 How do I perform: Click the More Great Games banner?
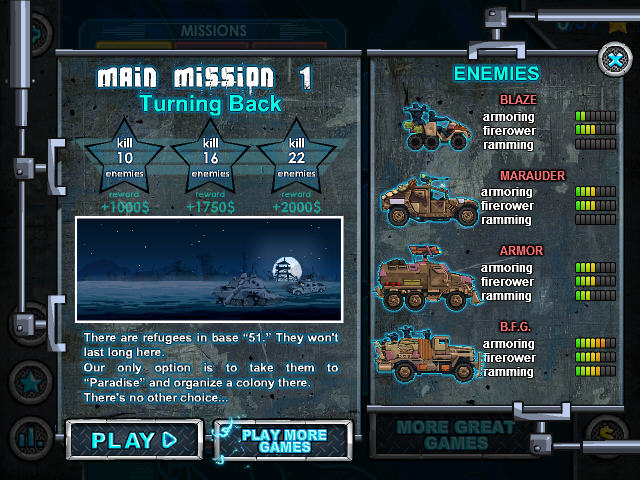(442, 435)
